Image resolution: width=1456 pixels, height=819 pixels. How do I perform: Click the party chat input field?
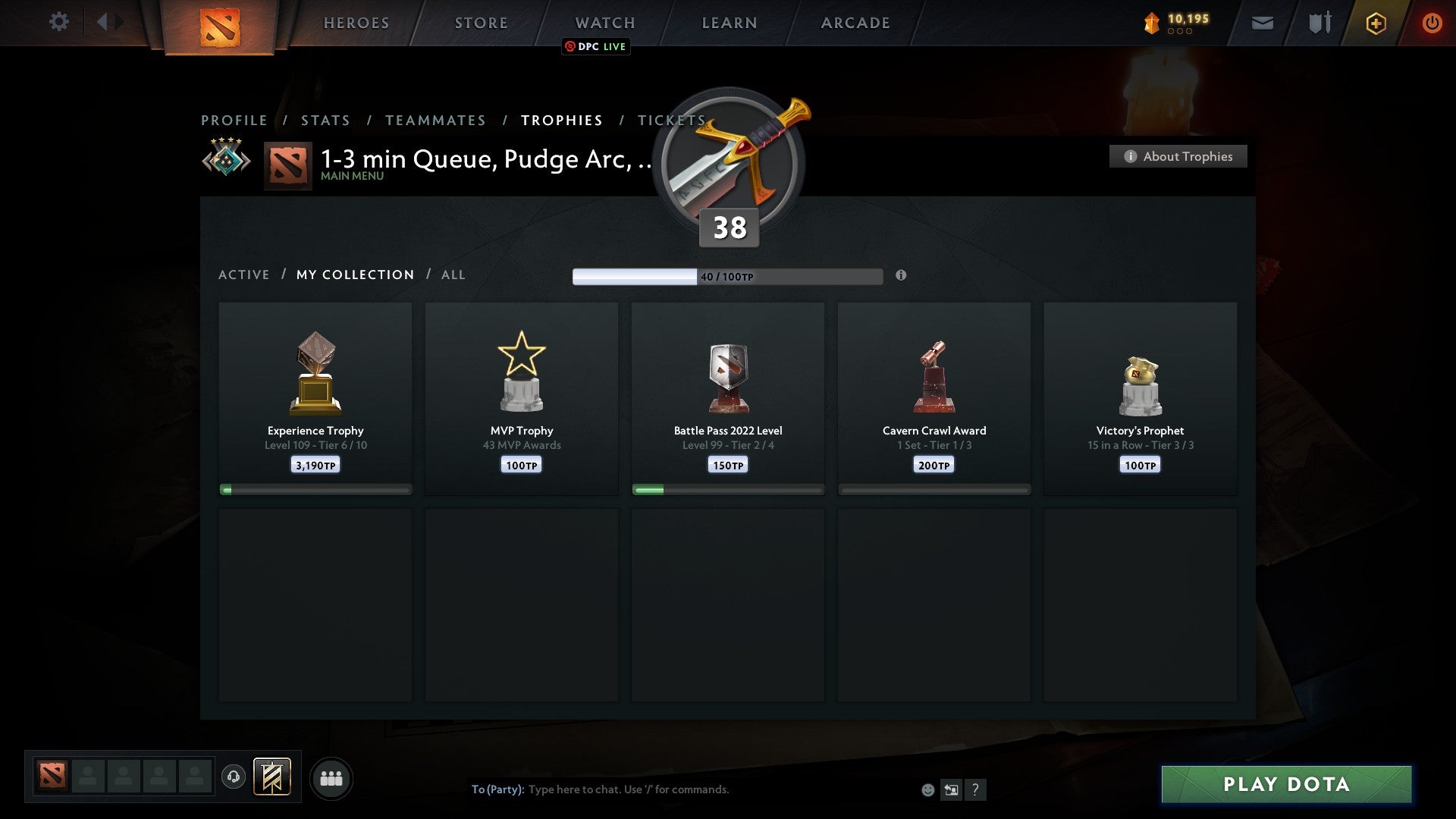pyautogui.click(x=629, y=789)
